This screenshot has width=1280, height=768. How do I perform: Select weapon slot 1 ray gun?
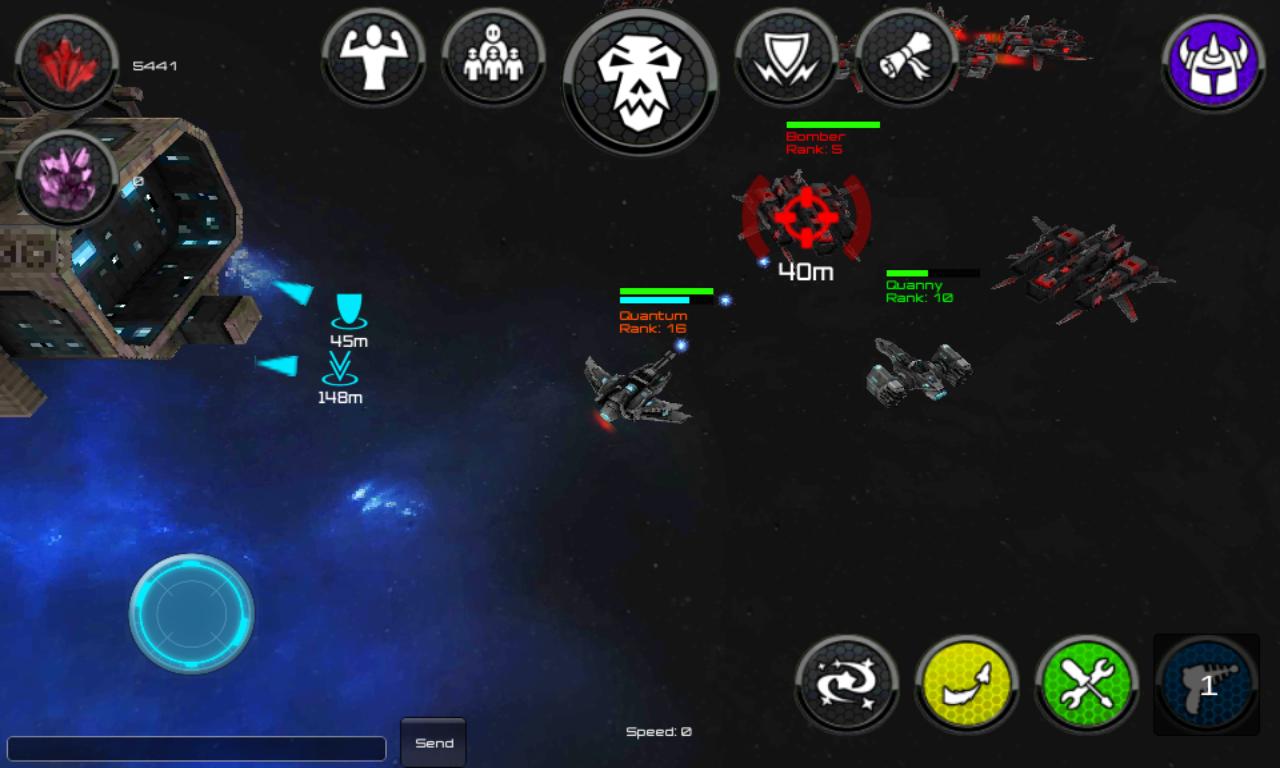1205,684
